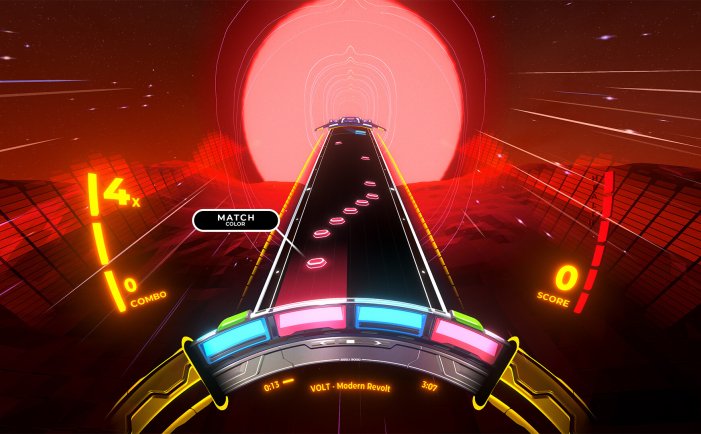Viewport: 701px width, 434px height.
Task: Select the rightmost pink wheel pad
Action: tap(465, 340)
